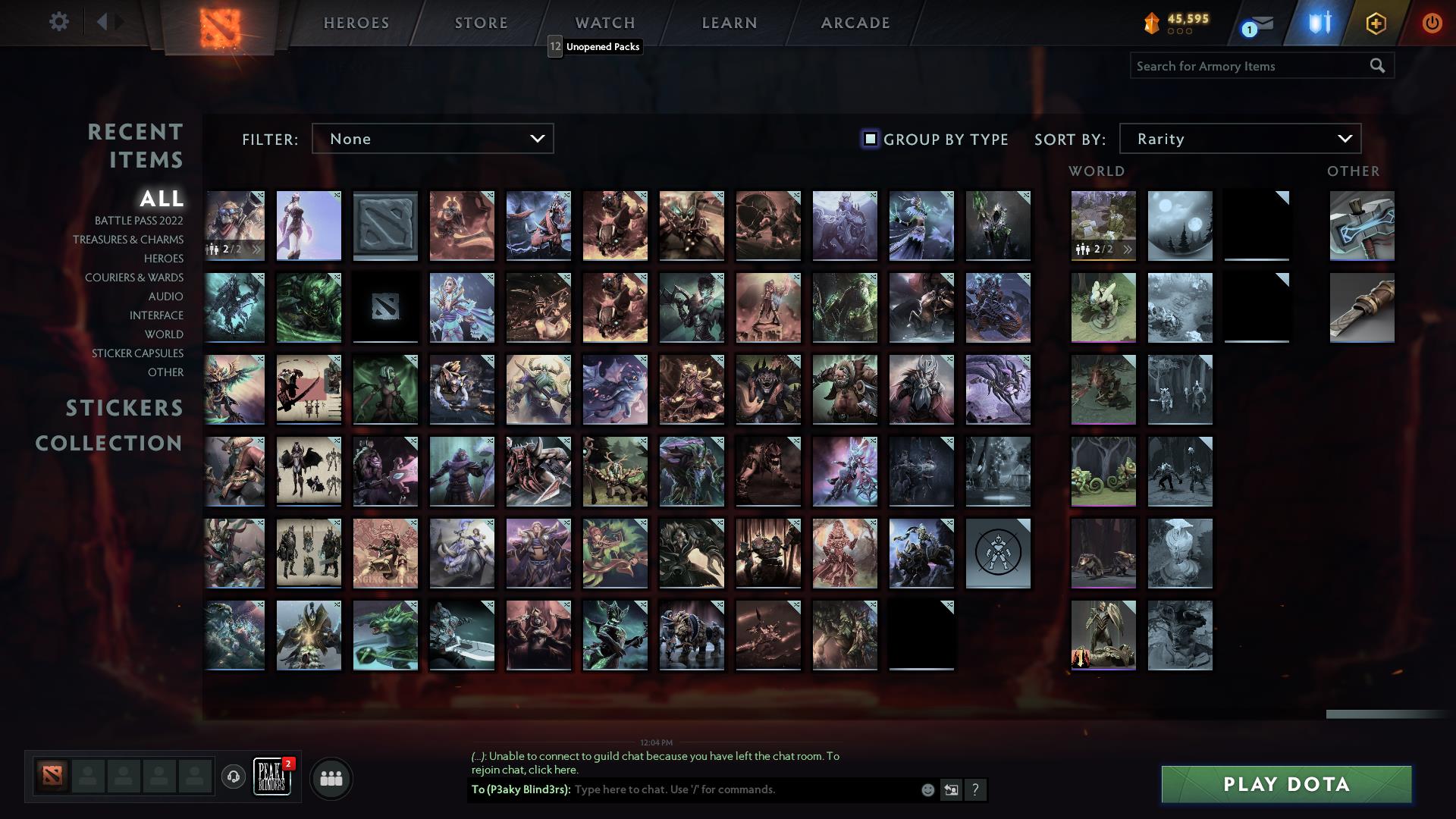The width and height of the screenshot is (1456, 819).
Task: Open the Dota 2 settings gear
Action: click(x=59, y=22)
